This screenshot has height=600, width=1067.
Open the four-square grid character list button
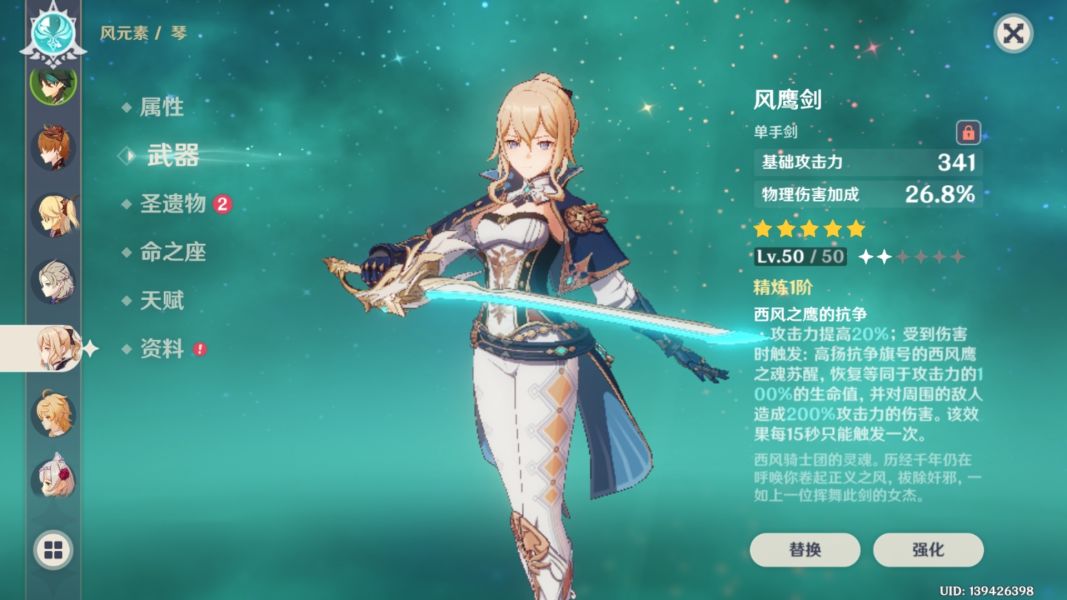[x=53, y=549]
